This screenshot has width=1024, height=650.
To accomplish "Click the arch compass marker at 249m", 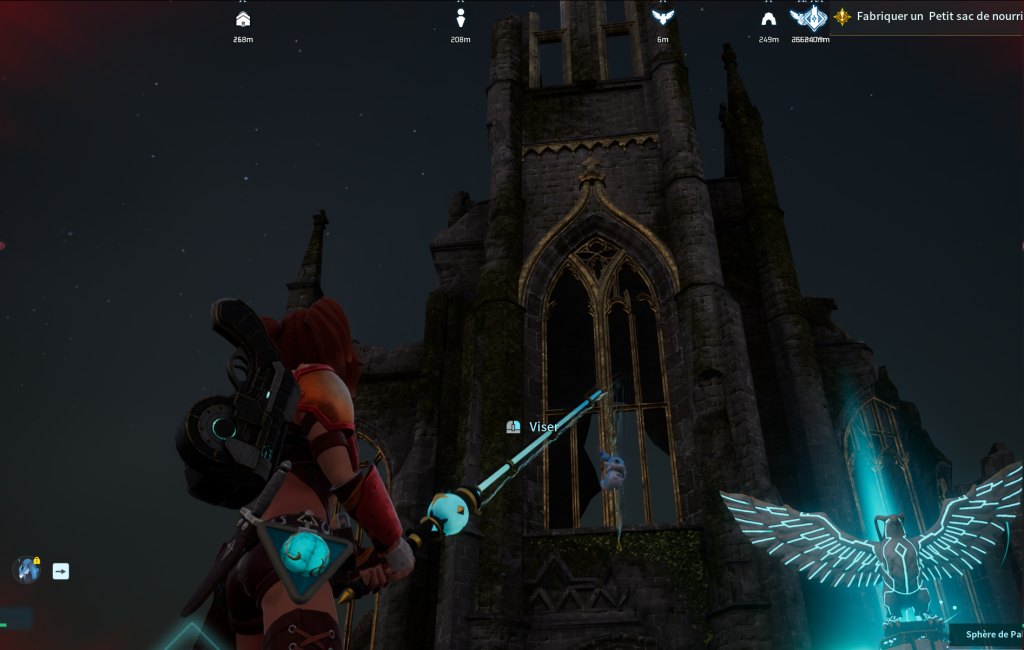I will [768, 19].
